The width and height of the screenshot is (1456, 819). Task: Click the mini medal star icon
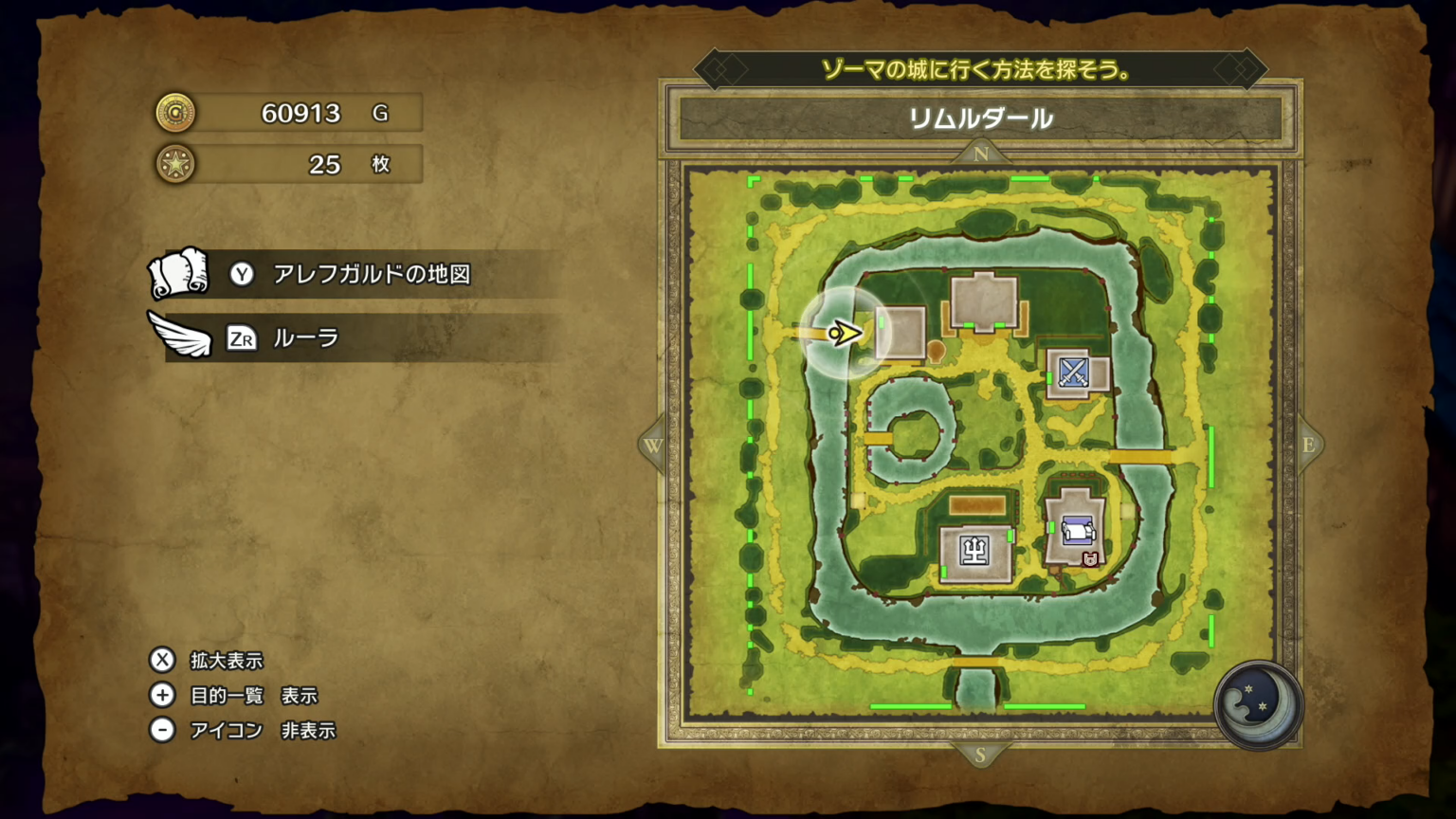[x=175, y=163]
